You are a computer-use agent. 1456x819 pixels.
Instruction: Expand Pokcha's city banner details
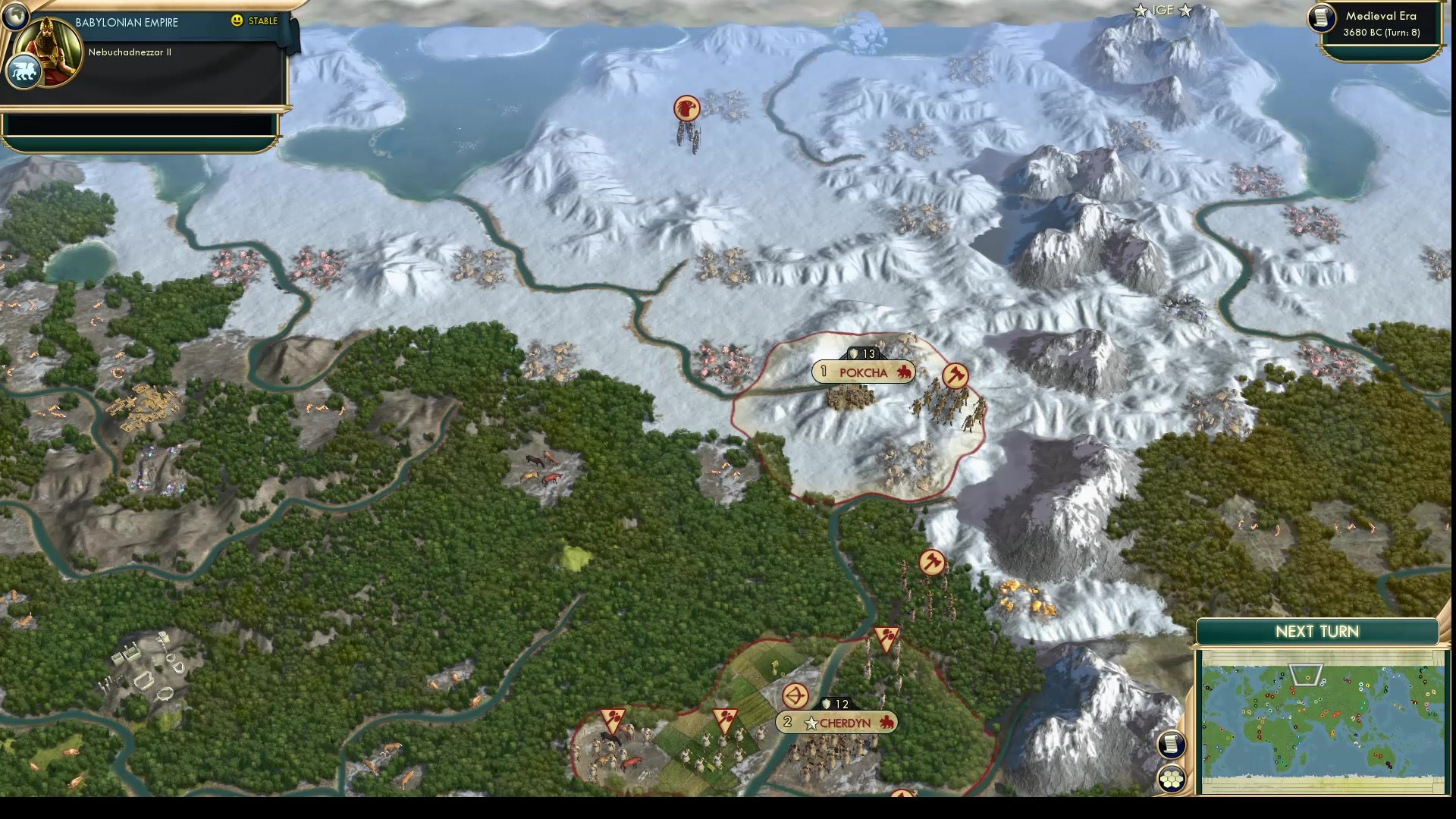pos(863,372)
